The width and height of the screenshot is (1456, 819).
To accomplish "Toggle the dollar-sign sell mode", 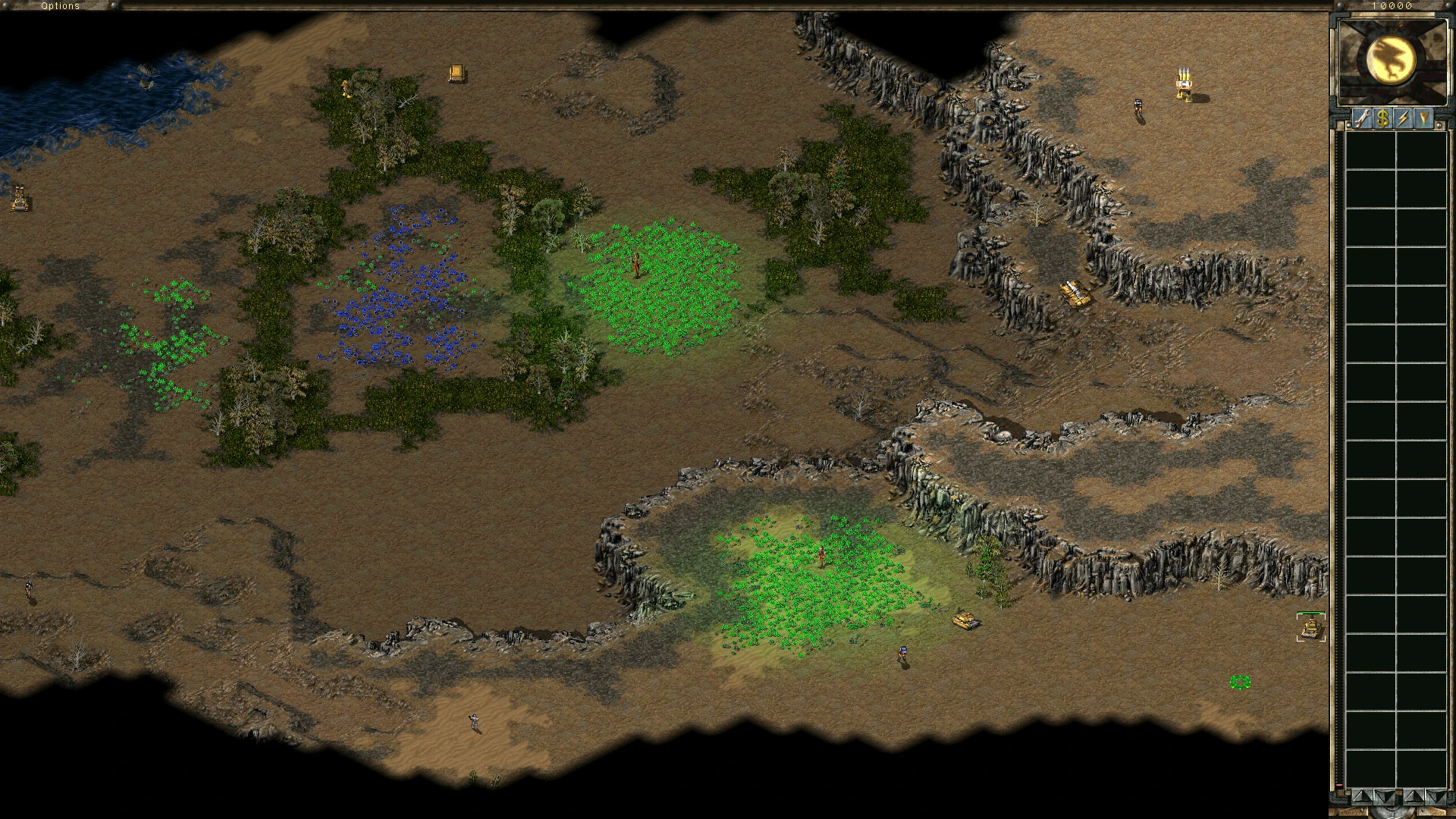I will 1383,118.
